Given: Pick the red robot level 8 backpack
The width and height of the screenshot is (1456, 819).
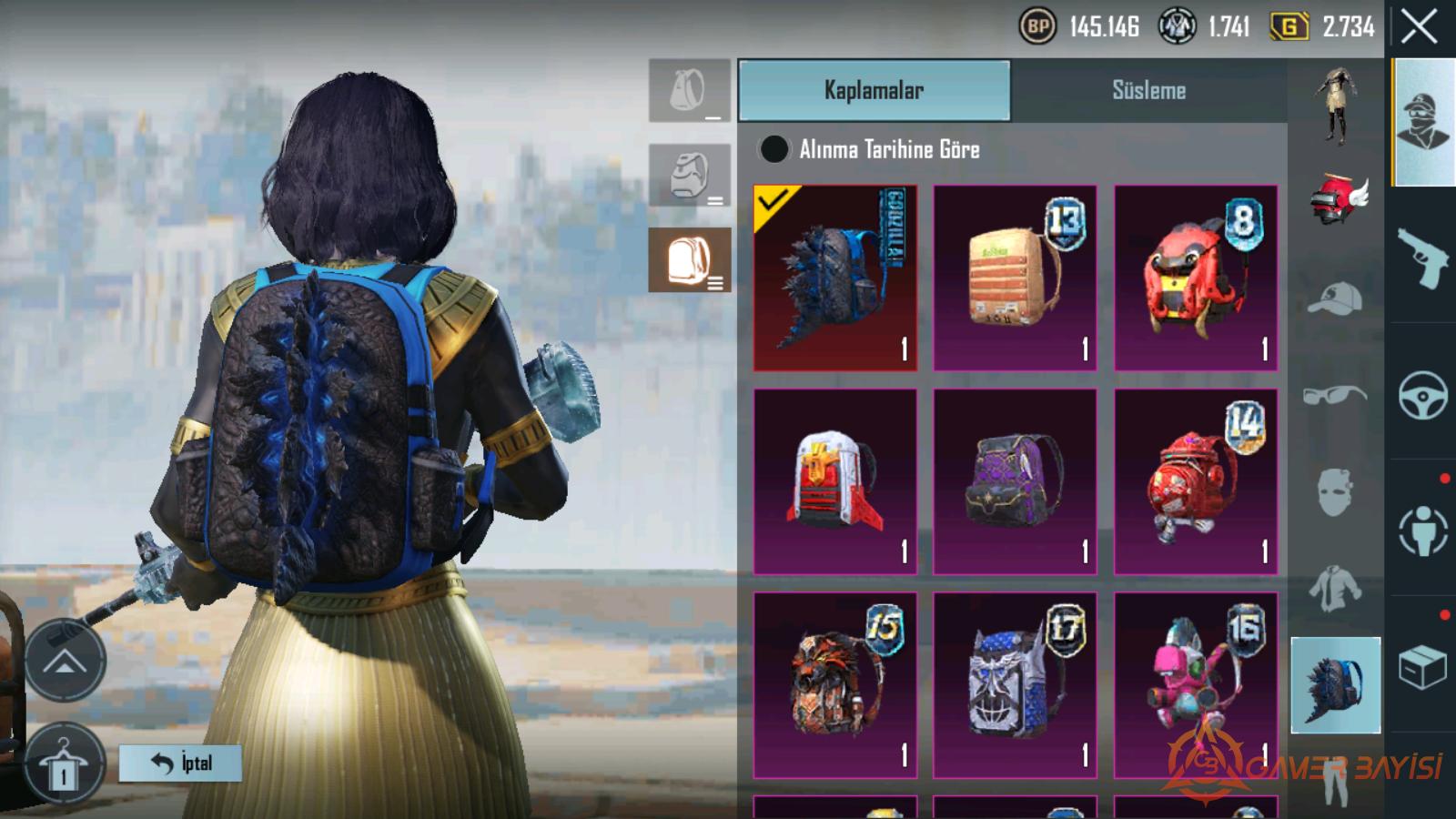Looking at the screenshot, I should coord(1196,278).
